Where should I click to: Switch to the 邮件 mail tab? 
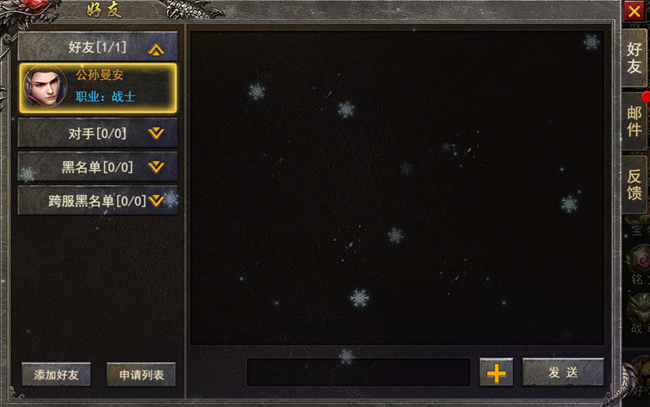click(634, 121)
